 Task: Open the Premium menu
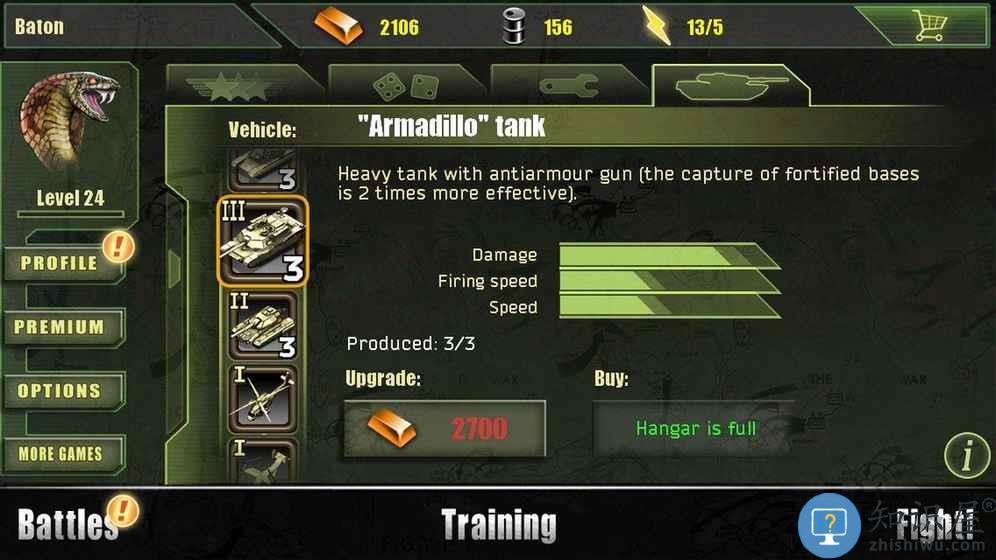[x=62, y=327]
